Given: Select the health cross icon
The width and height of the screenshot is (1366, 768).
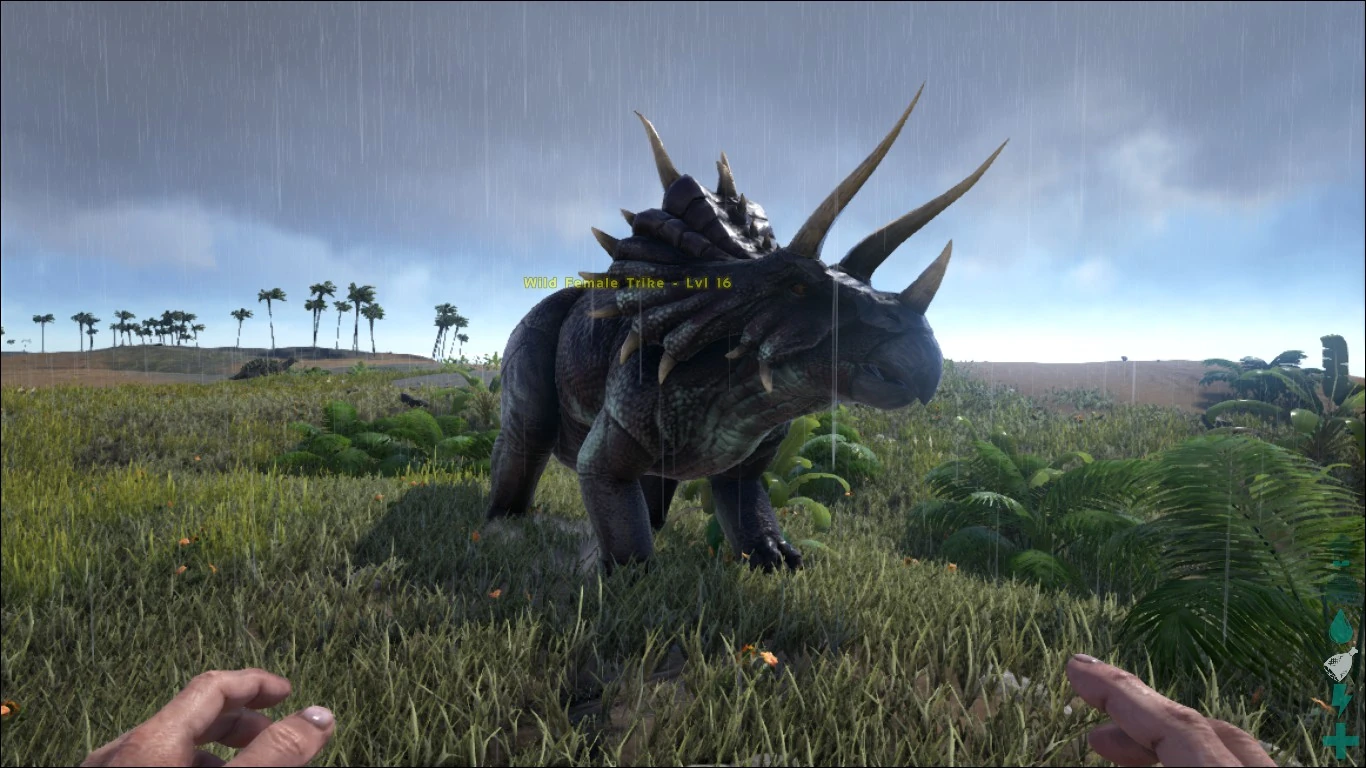Looking at the screenshot, I should click(1340, 740).
